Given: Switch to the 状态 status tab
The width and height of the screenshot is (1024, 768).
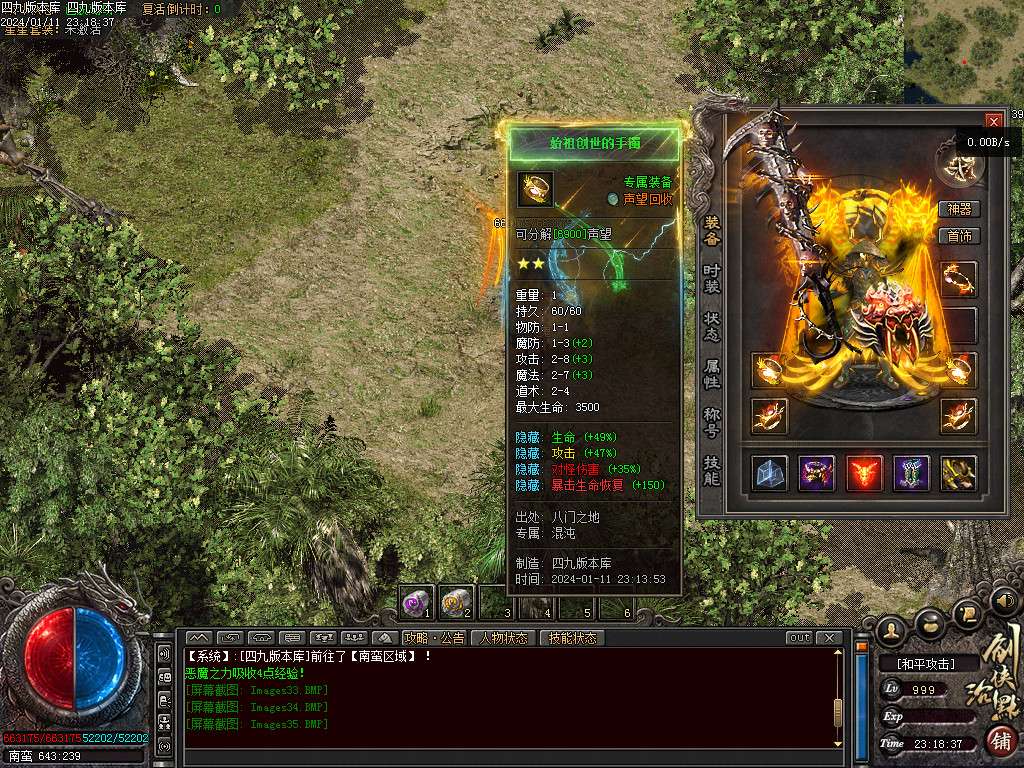Looking at the screenshot, I should click(x=711, y=327).
